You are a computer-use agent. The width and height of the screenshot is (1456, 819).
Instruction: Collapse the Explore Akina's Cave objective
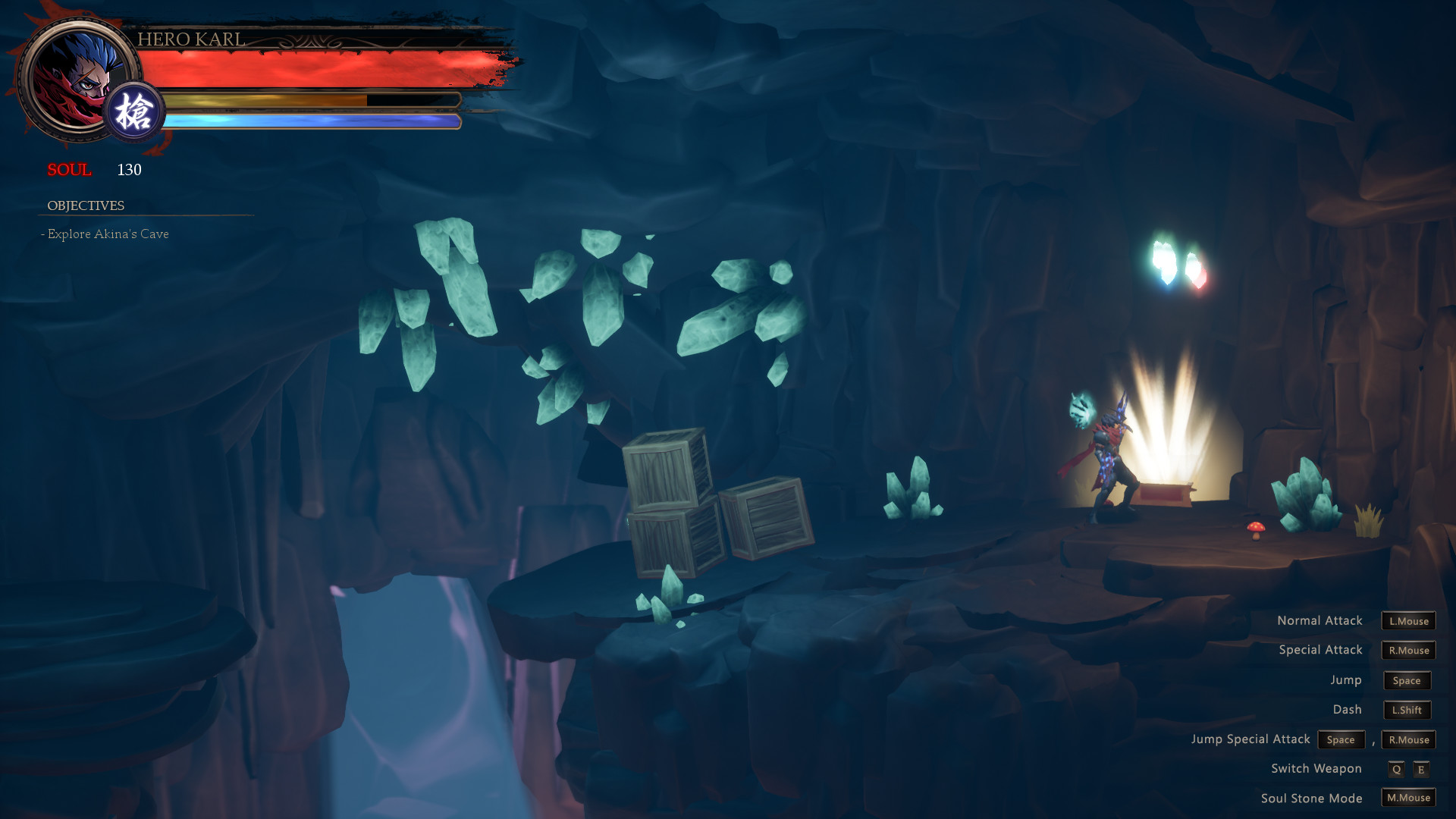(106, 234)
